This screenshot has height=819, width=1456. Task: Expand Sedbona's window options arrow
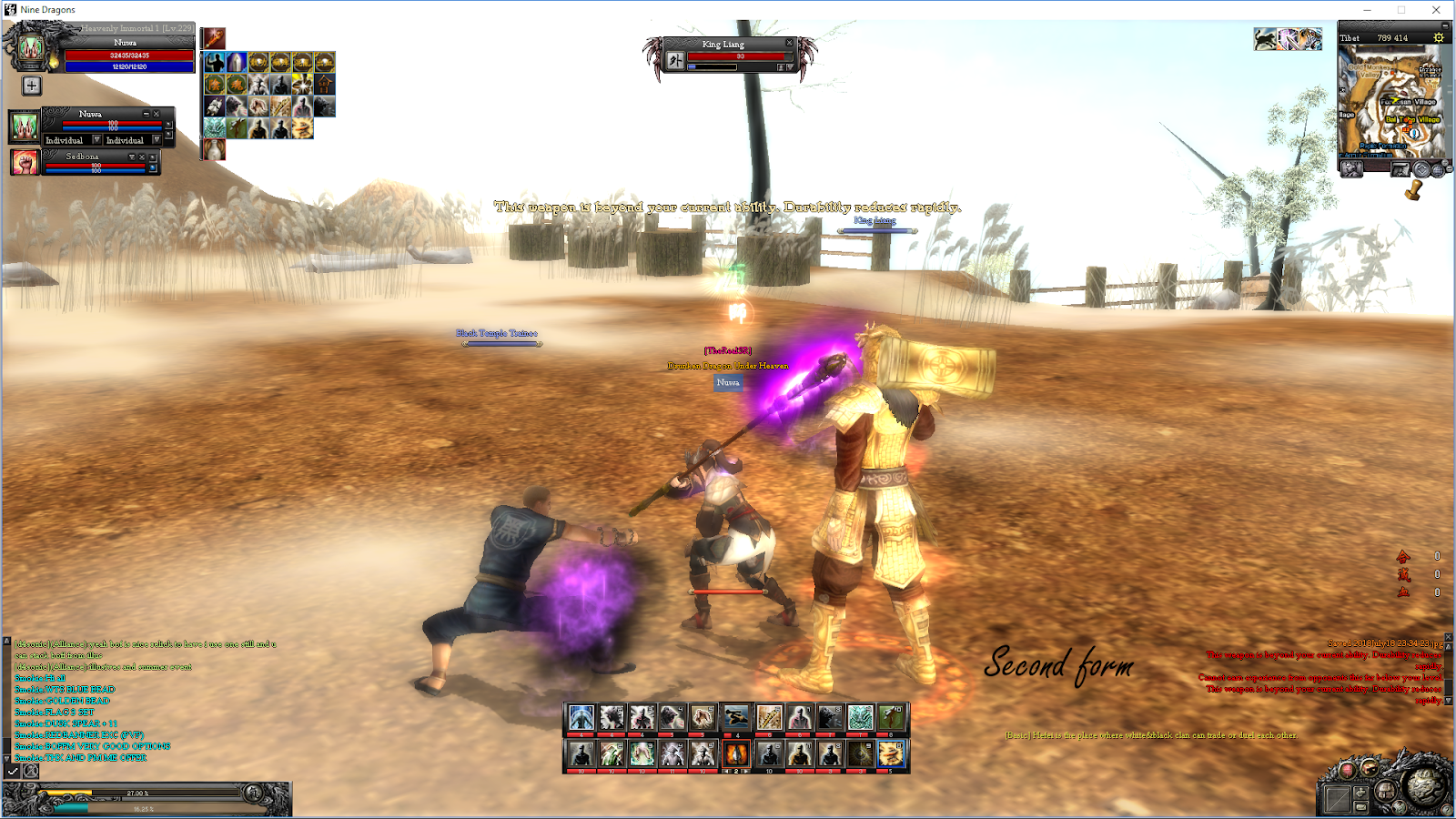(x=132, y=157)
